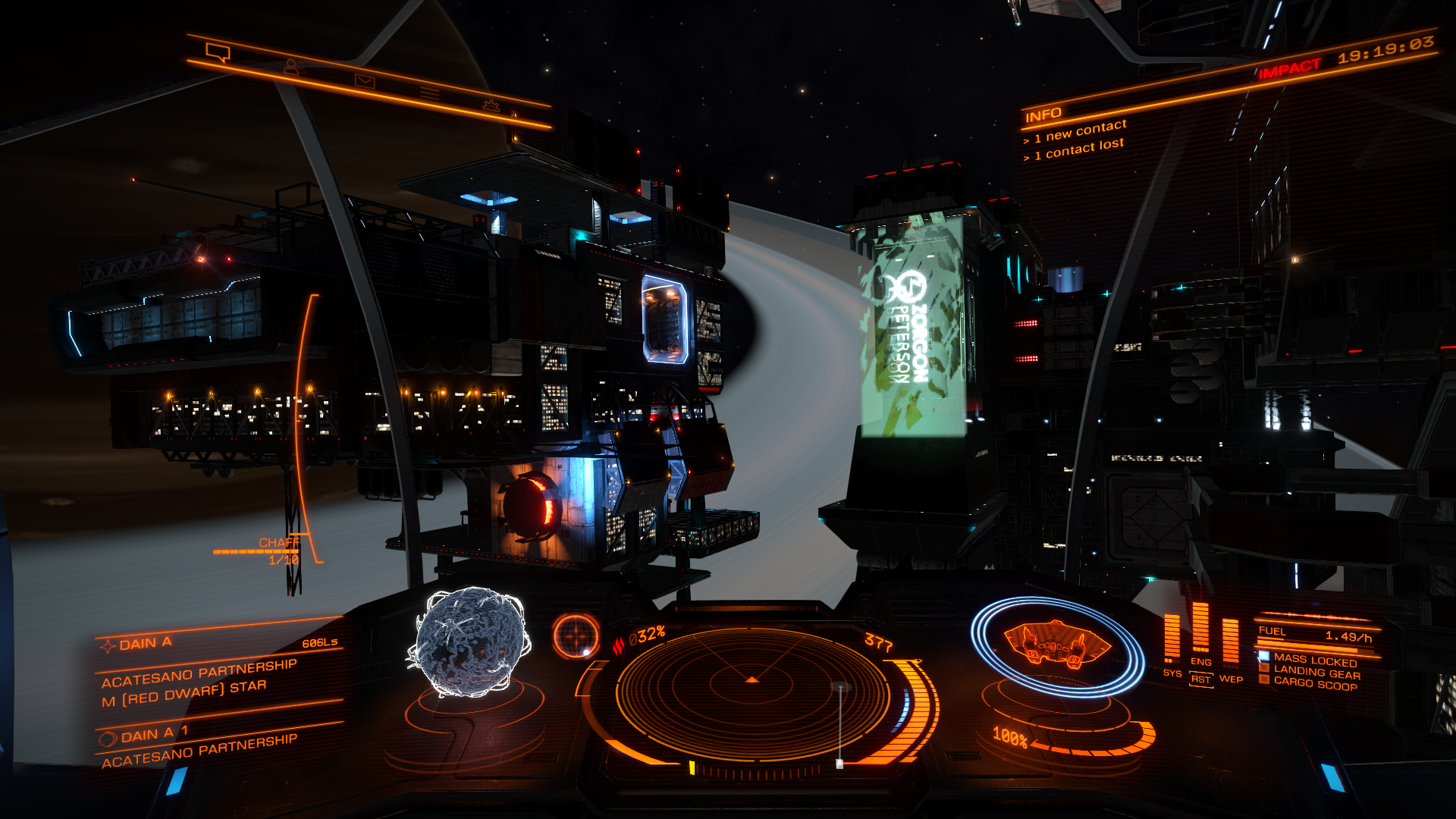Select the DAIN A destination entry
Image resolution: width=1456 pixels, height=819 pixels.
146,644
